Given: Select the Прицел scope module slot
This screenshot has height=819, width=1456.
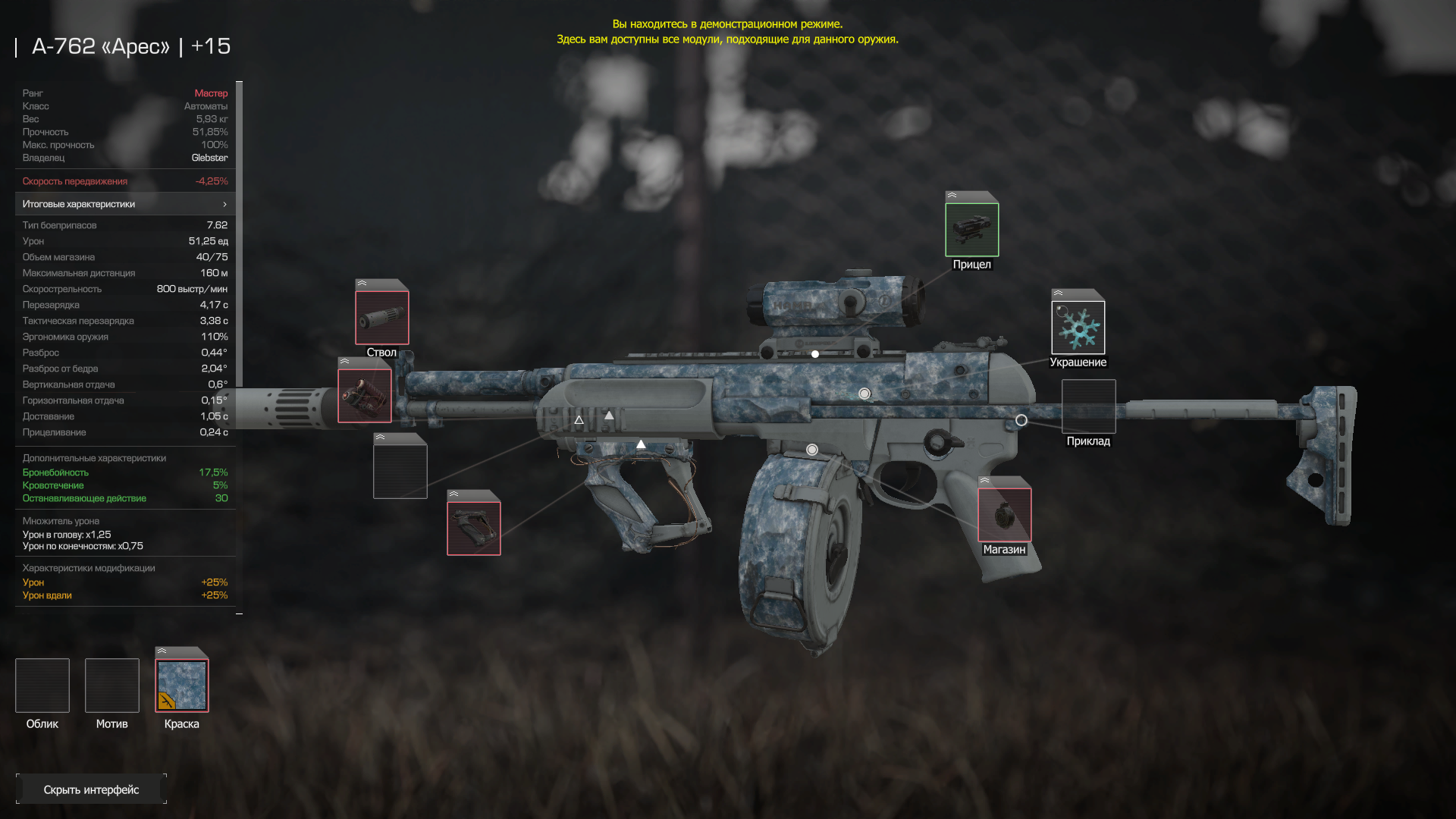Looking at the screenshot, I should pyautogui.click(x=971, y=230).
